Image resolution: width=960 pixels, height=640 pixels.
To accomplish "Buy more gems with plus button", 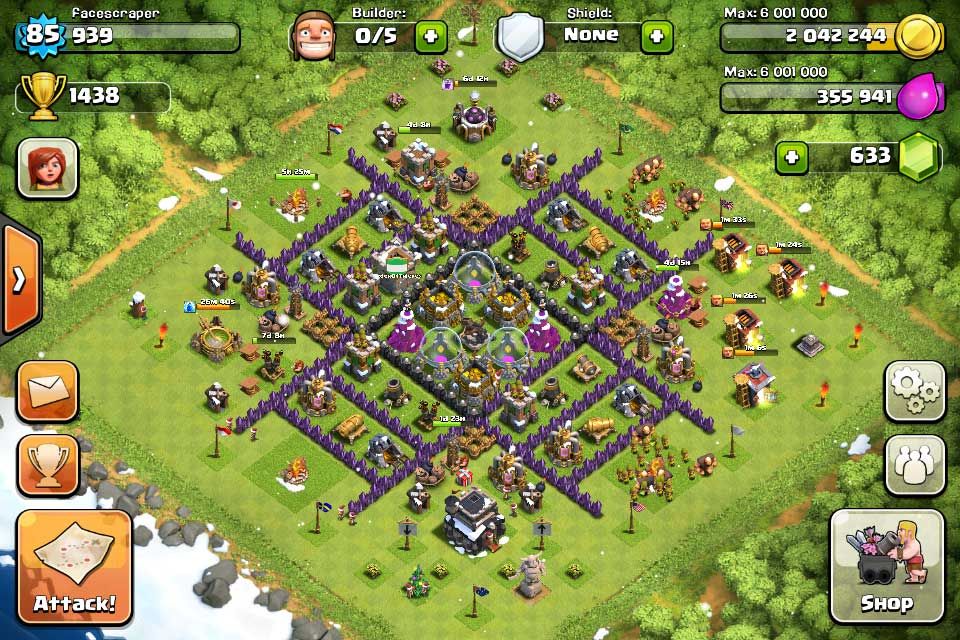I will click(x=792, y=158).
